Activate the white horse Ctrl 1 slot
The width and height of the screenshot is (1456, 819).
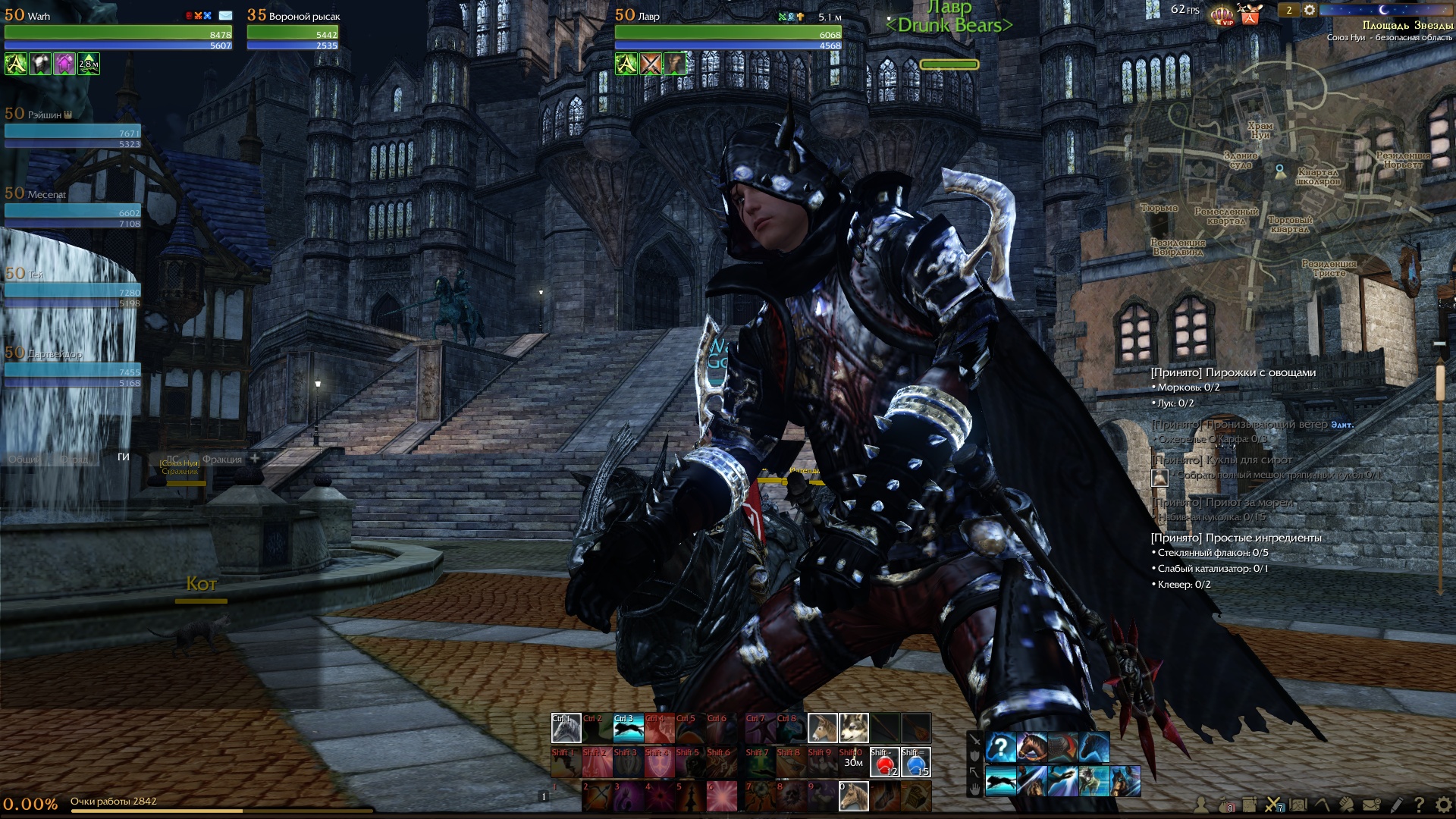(566, 728)
